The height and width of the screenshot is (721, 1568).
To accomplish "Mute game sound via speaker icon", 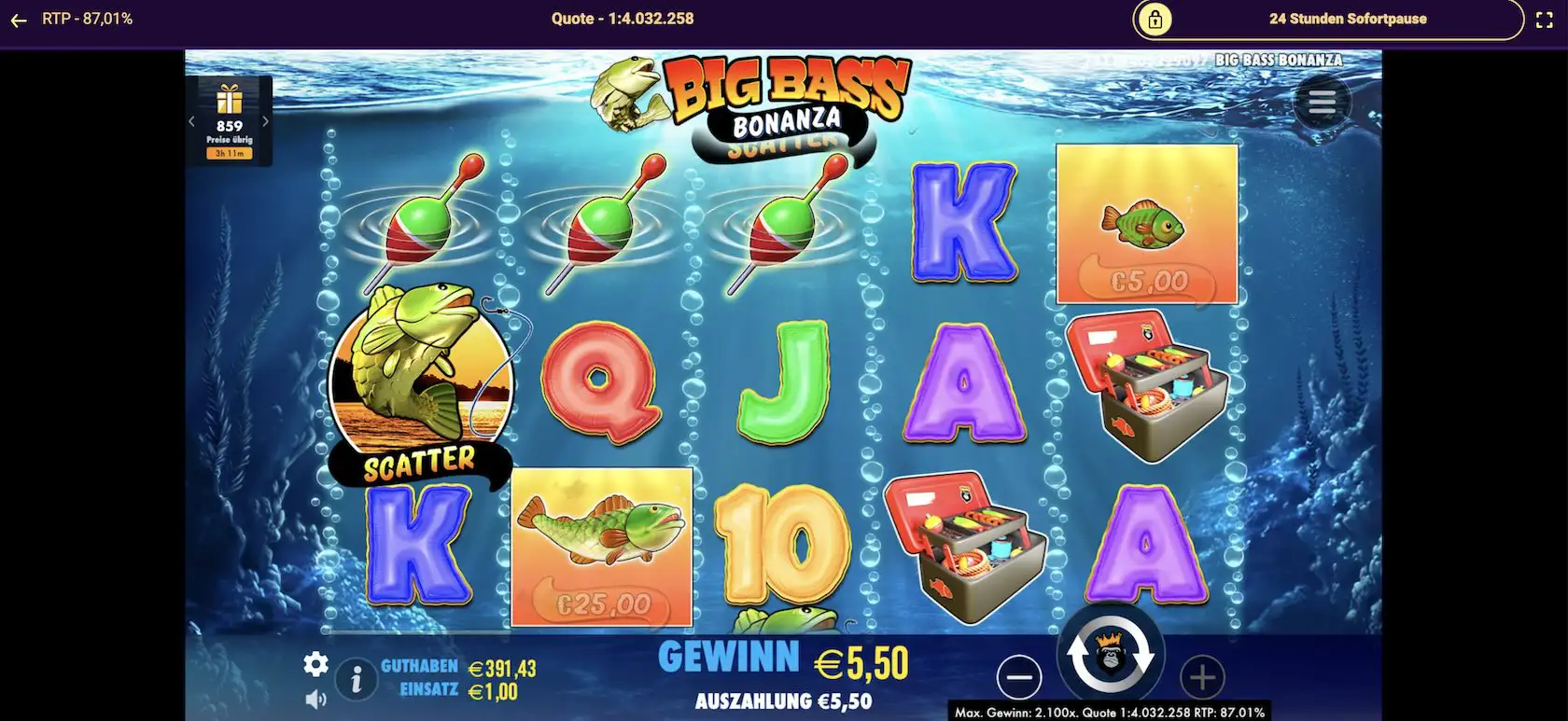I will (x=315, y=698).
